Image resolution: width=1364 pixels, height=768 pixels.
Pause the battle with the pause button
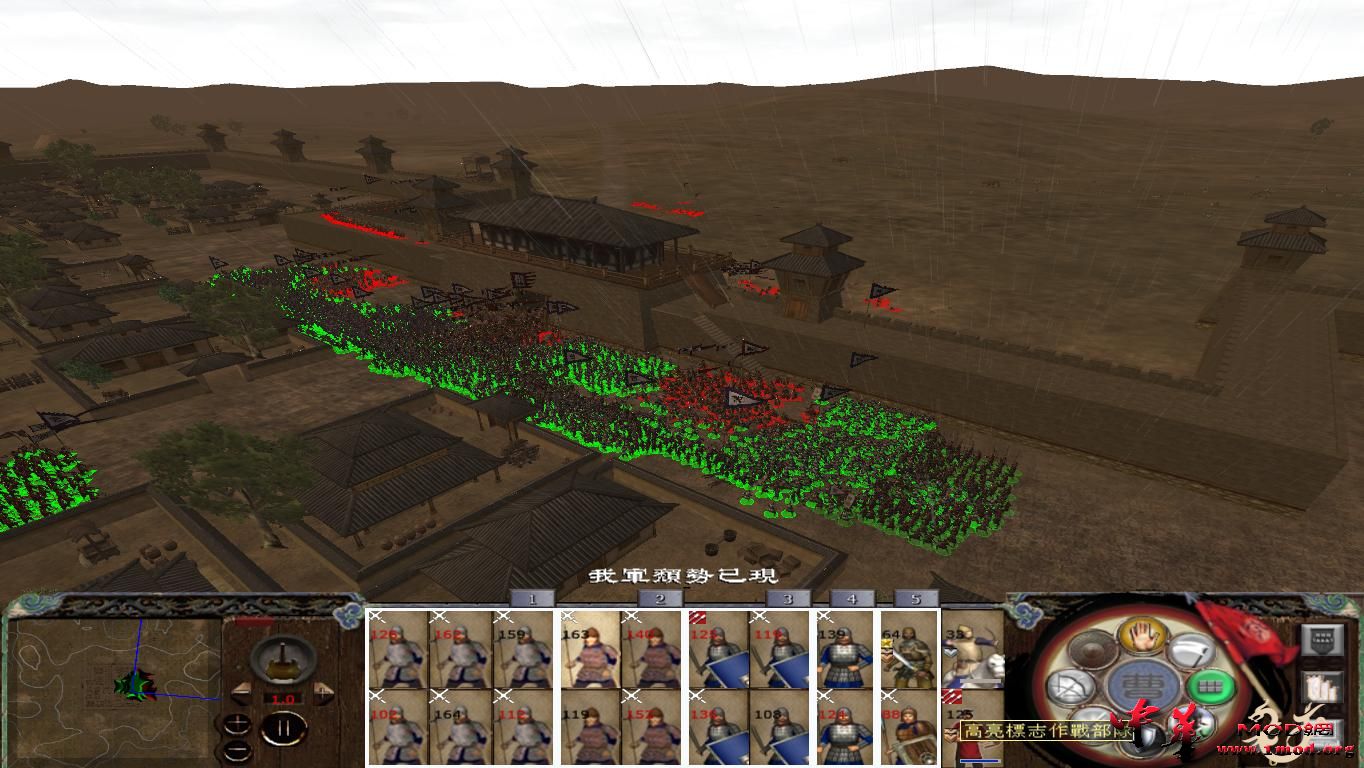tap(286, 728)
